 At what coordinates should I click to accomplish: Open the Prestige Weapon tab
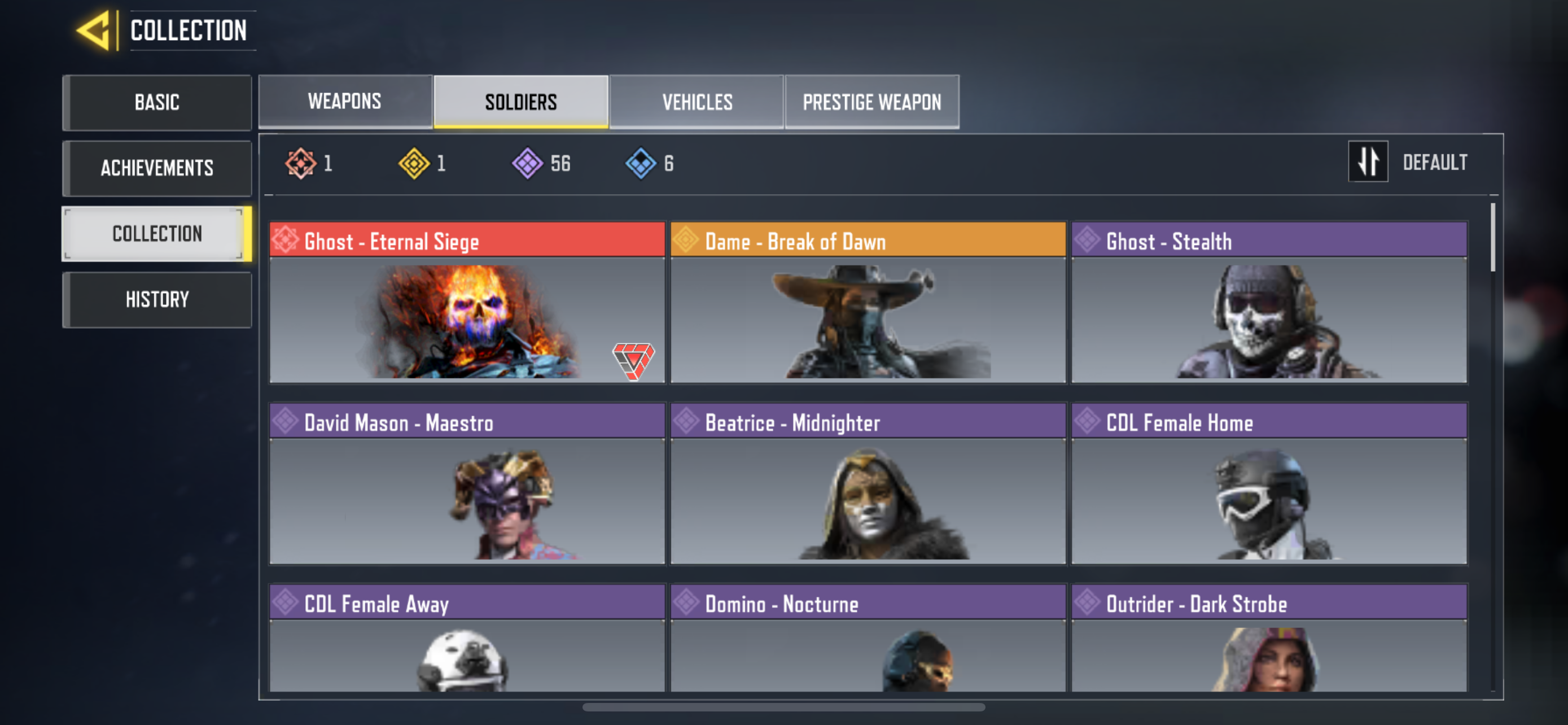tap(871, 101)
